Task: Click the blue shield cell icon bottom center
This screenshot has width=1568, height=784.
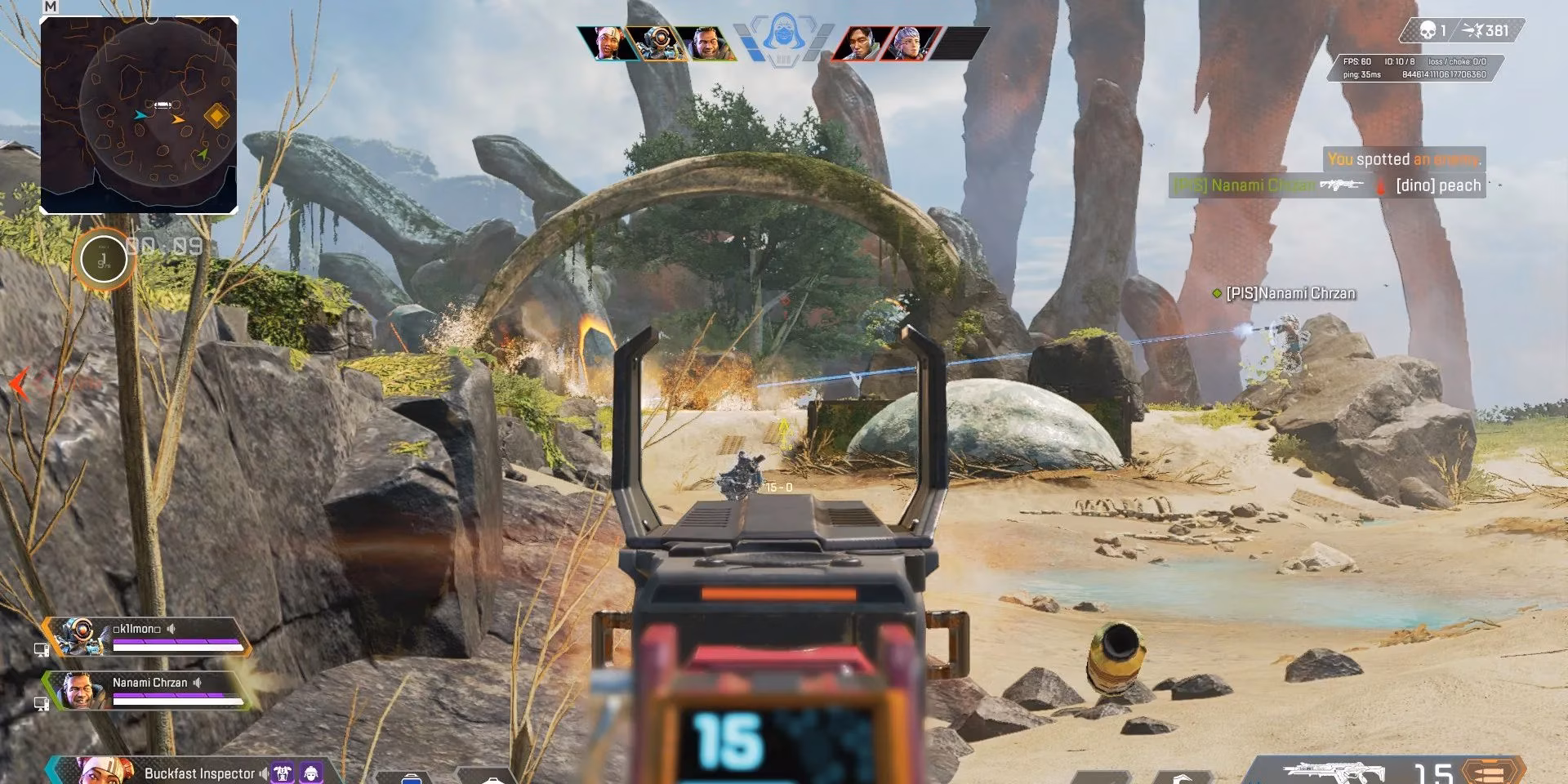Action: pos(412,780)
